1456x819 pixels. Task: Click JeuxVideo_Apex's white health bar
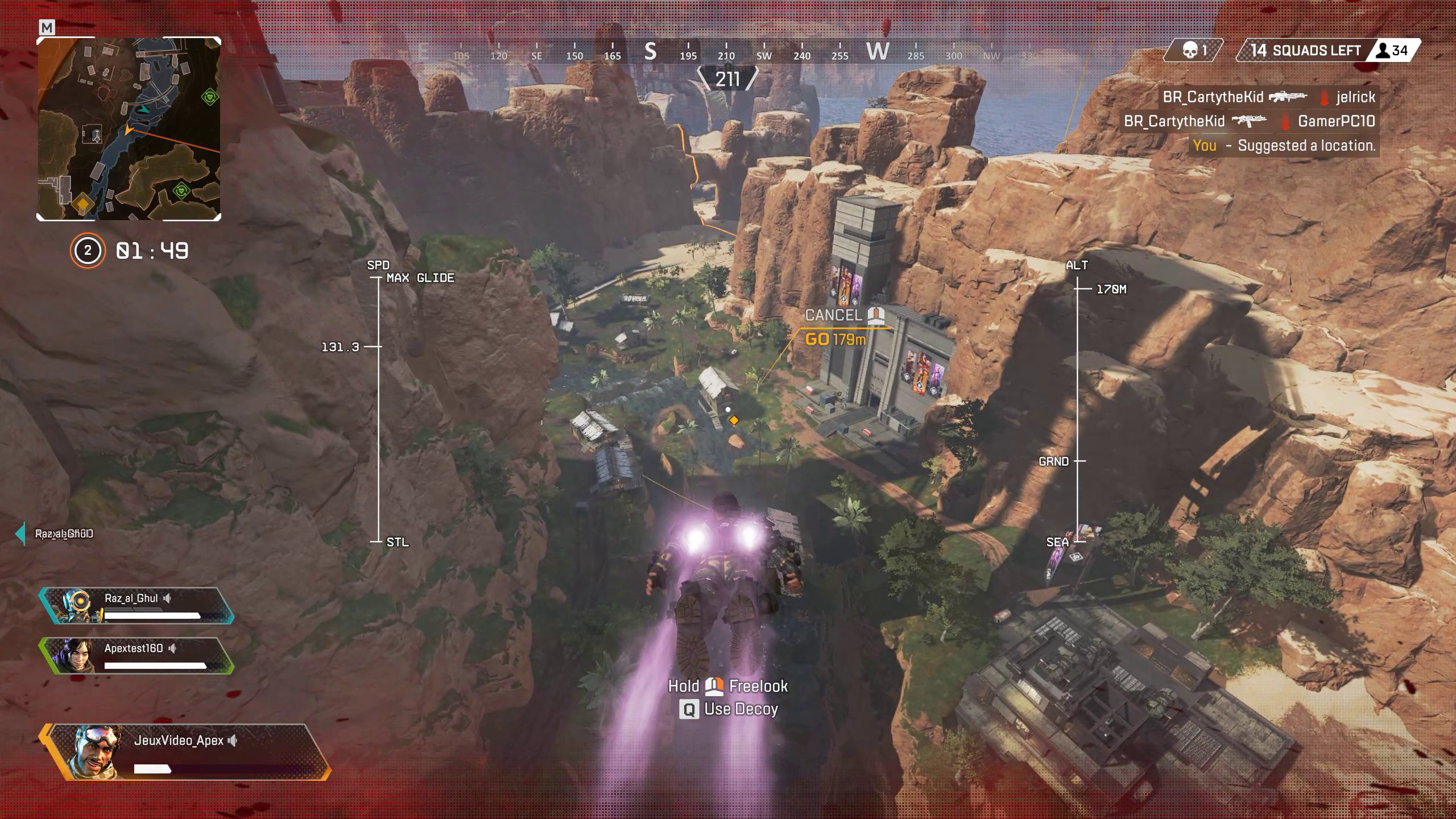coord(154,771)
